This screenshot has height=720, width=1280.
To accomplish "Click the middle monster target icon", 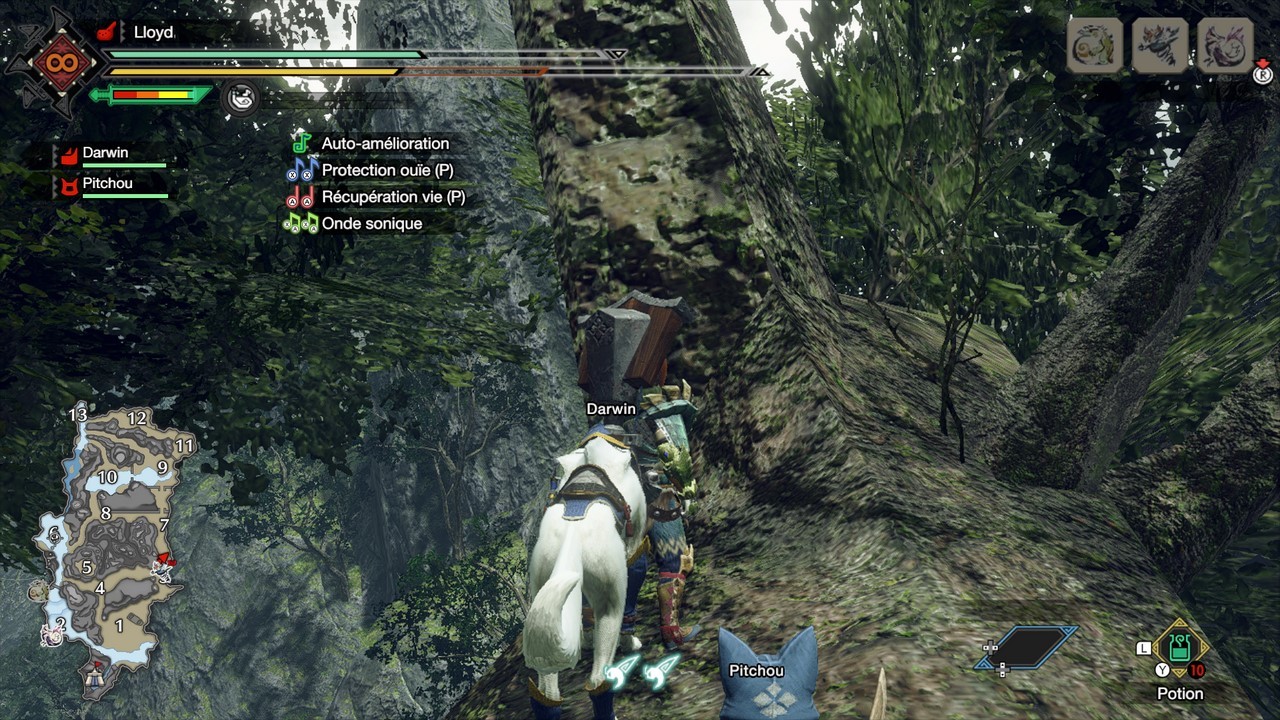I will [1160, 45].
